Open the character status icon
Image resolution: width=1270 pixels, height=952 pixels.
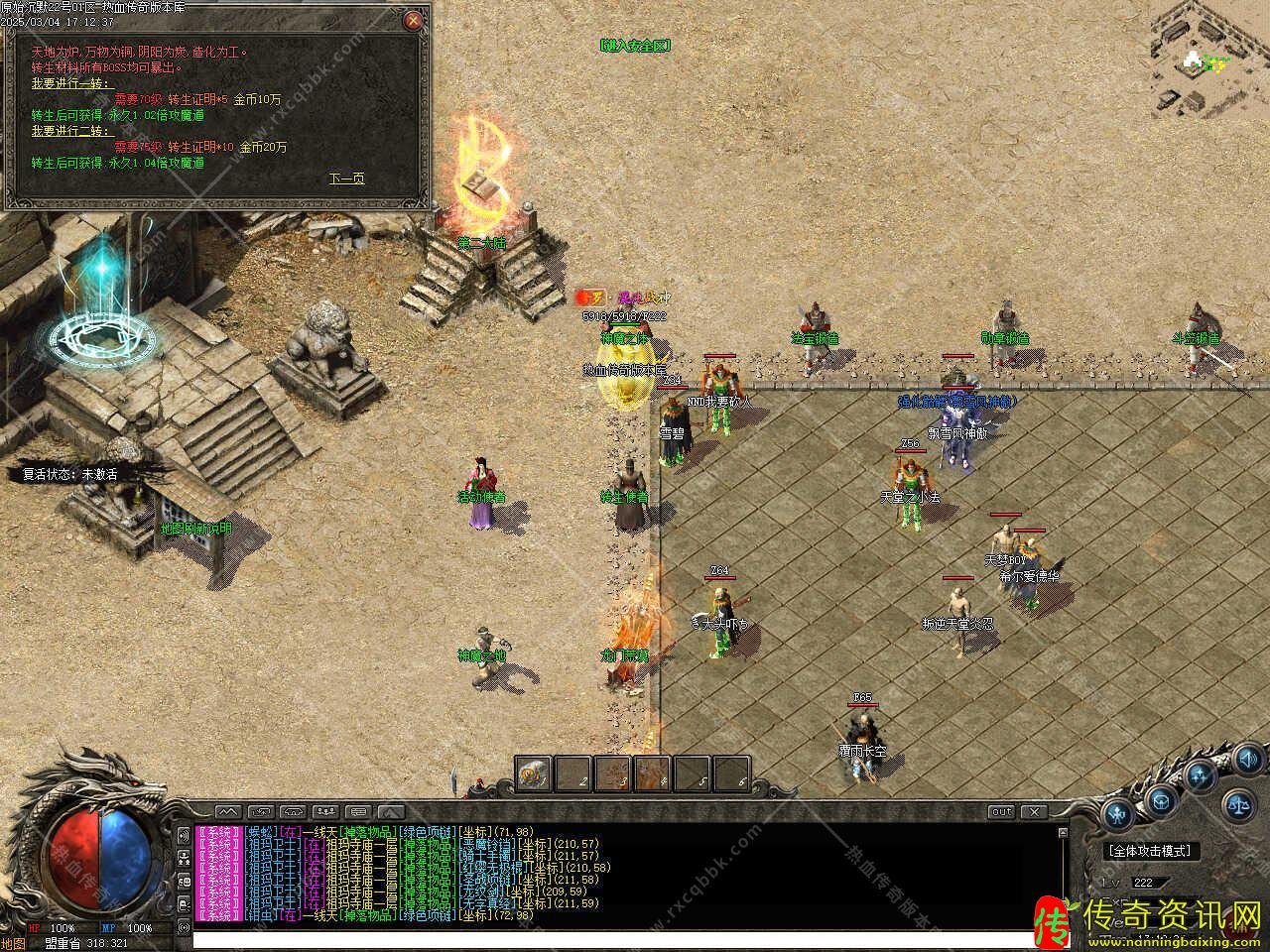pos(1118,816)
